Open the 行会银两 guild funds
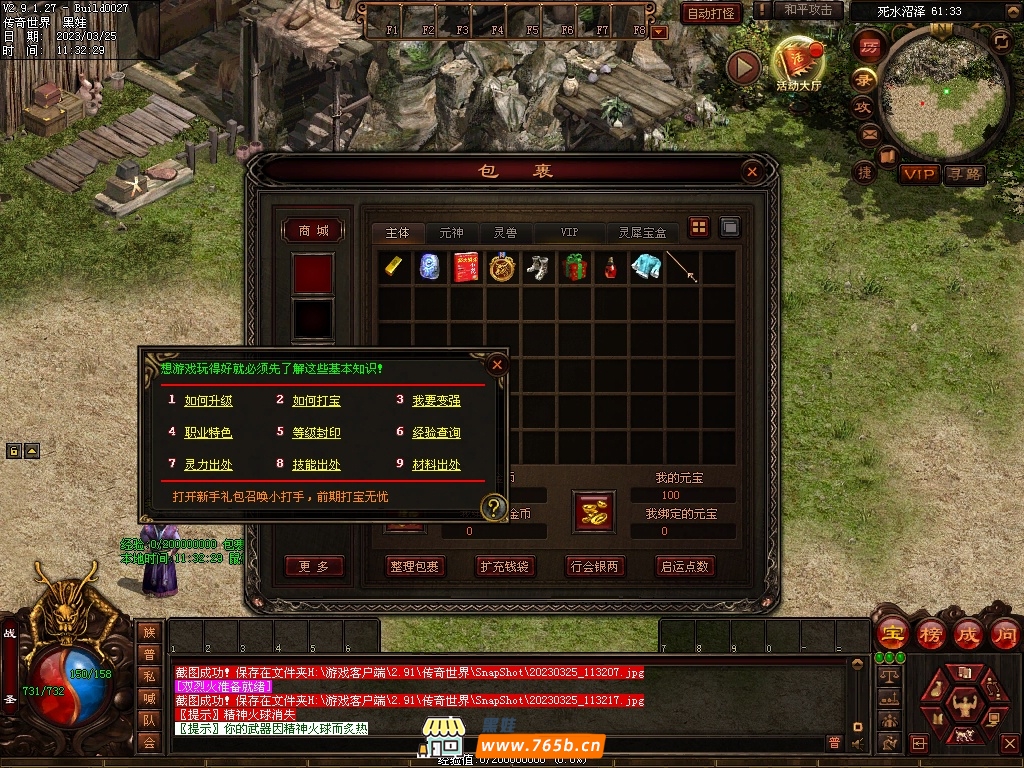Image resolution: width=1024 pixels, height=768 pixels. 594,566
